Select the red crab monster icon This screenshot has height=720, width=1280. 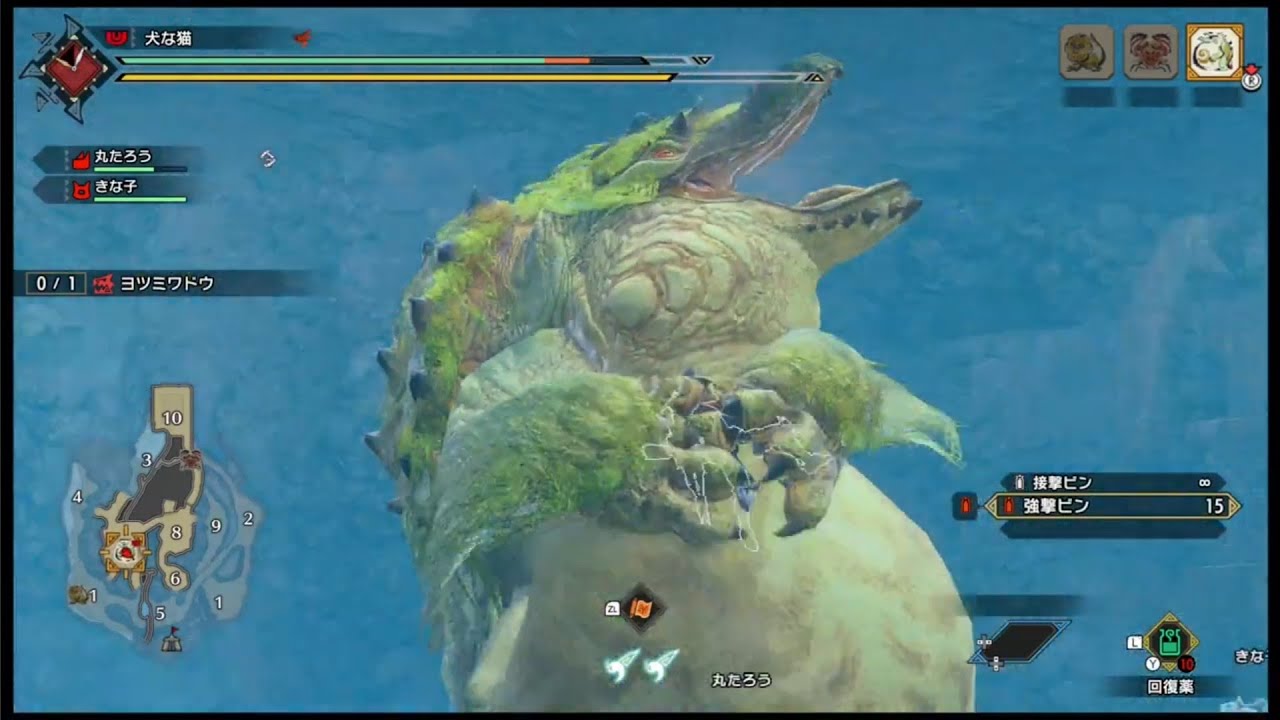[1150, 52]
